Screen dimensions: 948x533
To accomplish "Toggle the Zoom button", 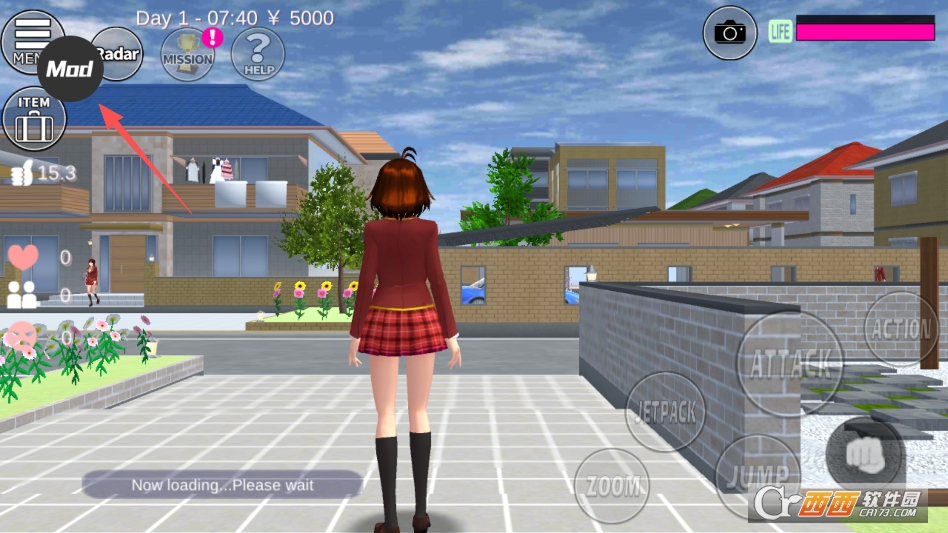I will click(612, 486).
